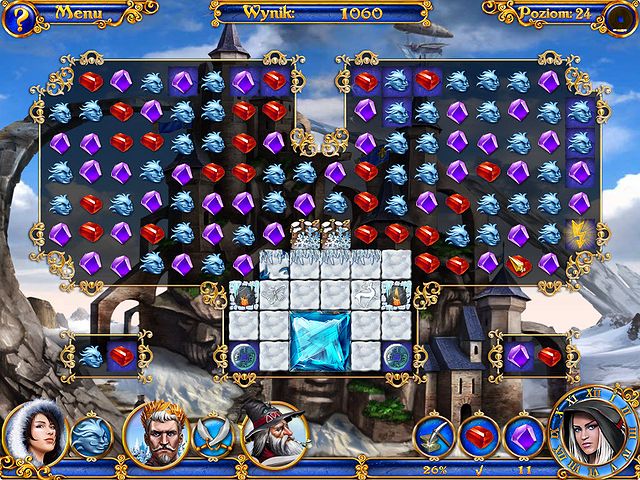Activate the blue ice spirit power
The width and height of the screenshot is (640, 480).
pos(90,437)
